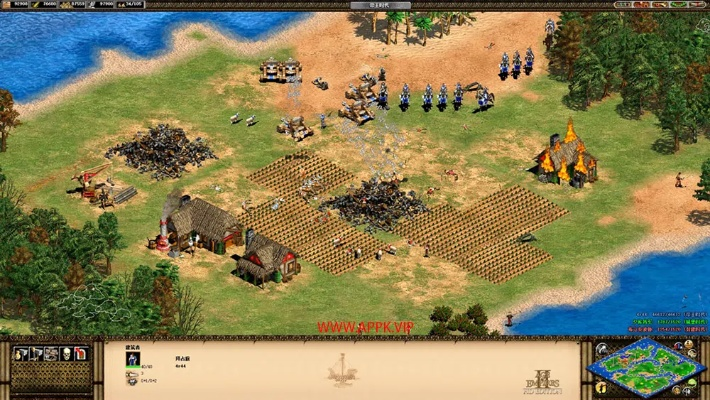Activate the first command icon in the panel
The height and width of the screenshot is (400, 710).
pyautogui.click(x=20, y=354)
